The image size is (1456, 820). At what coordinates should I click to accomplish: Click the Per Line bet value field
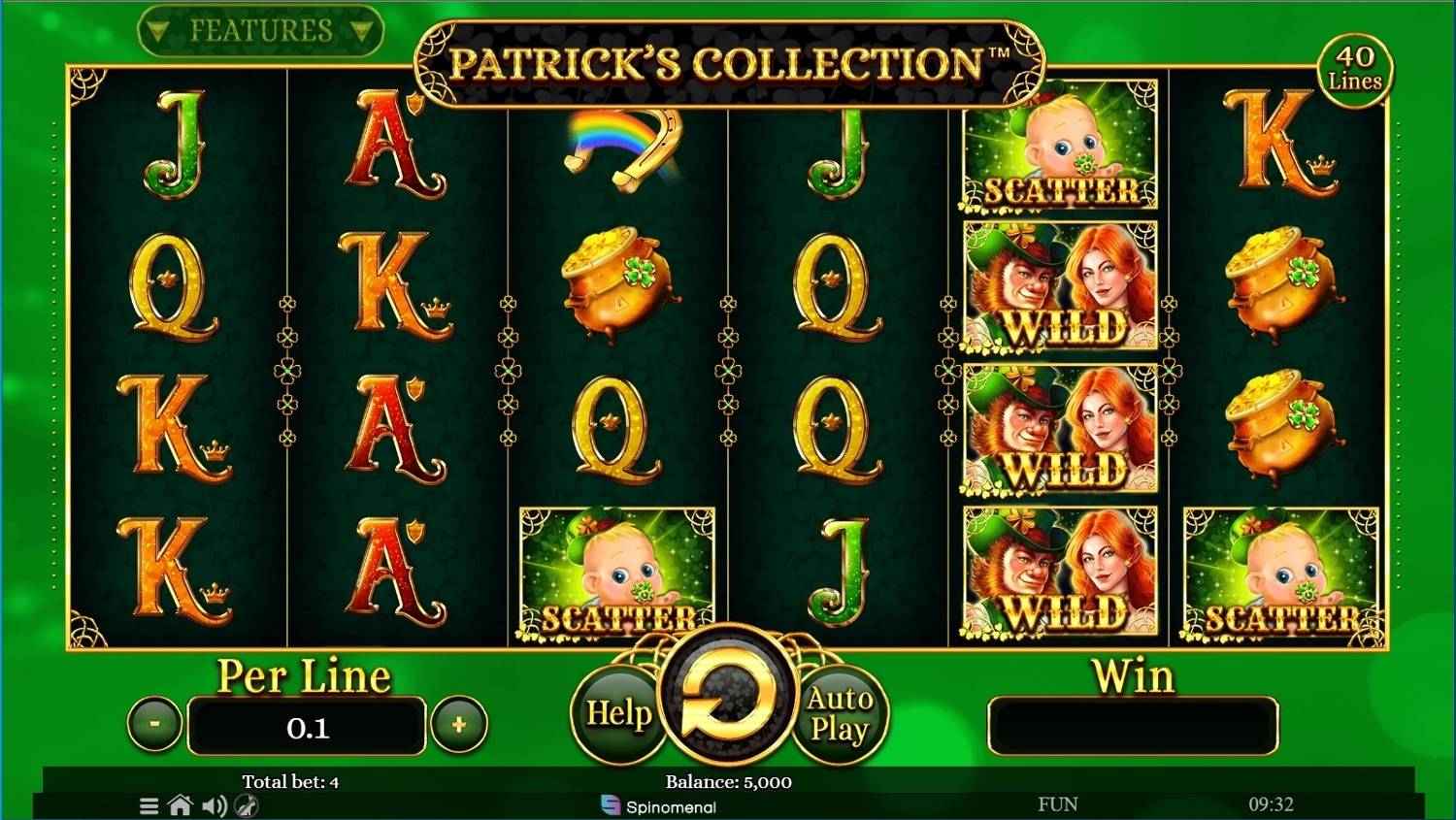click(x=307, y=725)
